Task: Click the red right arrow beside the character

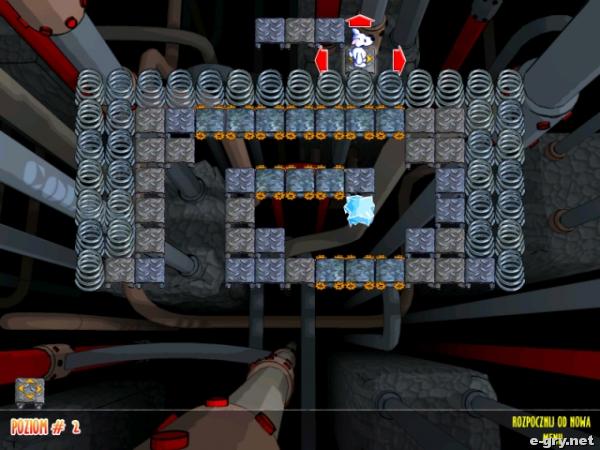Action: pyautogui.click(x=398, y=60)
